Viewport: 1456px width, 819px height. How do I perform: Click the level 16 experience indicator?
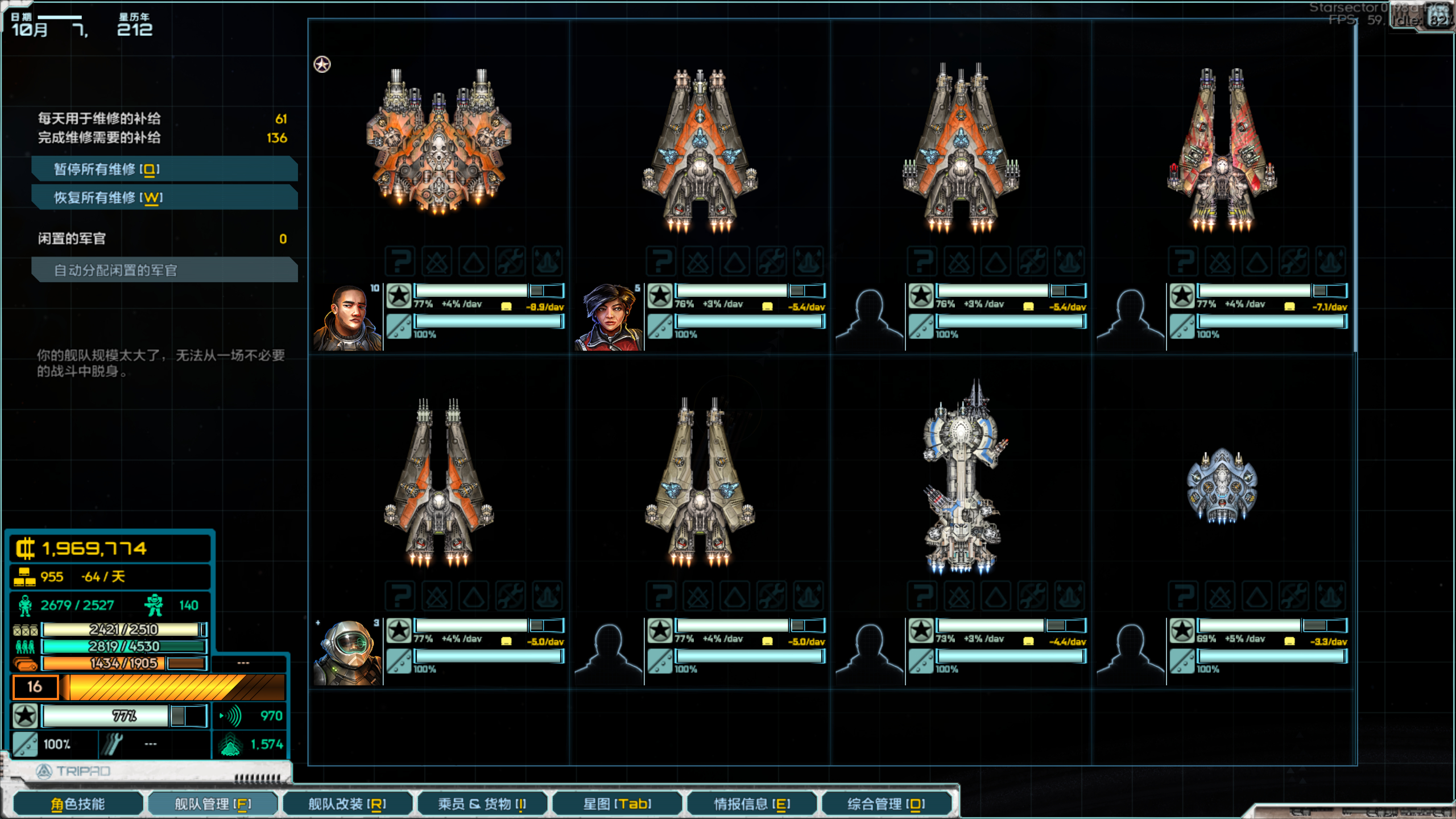pos(35,687)
